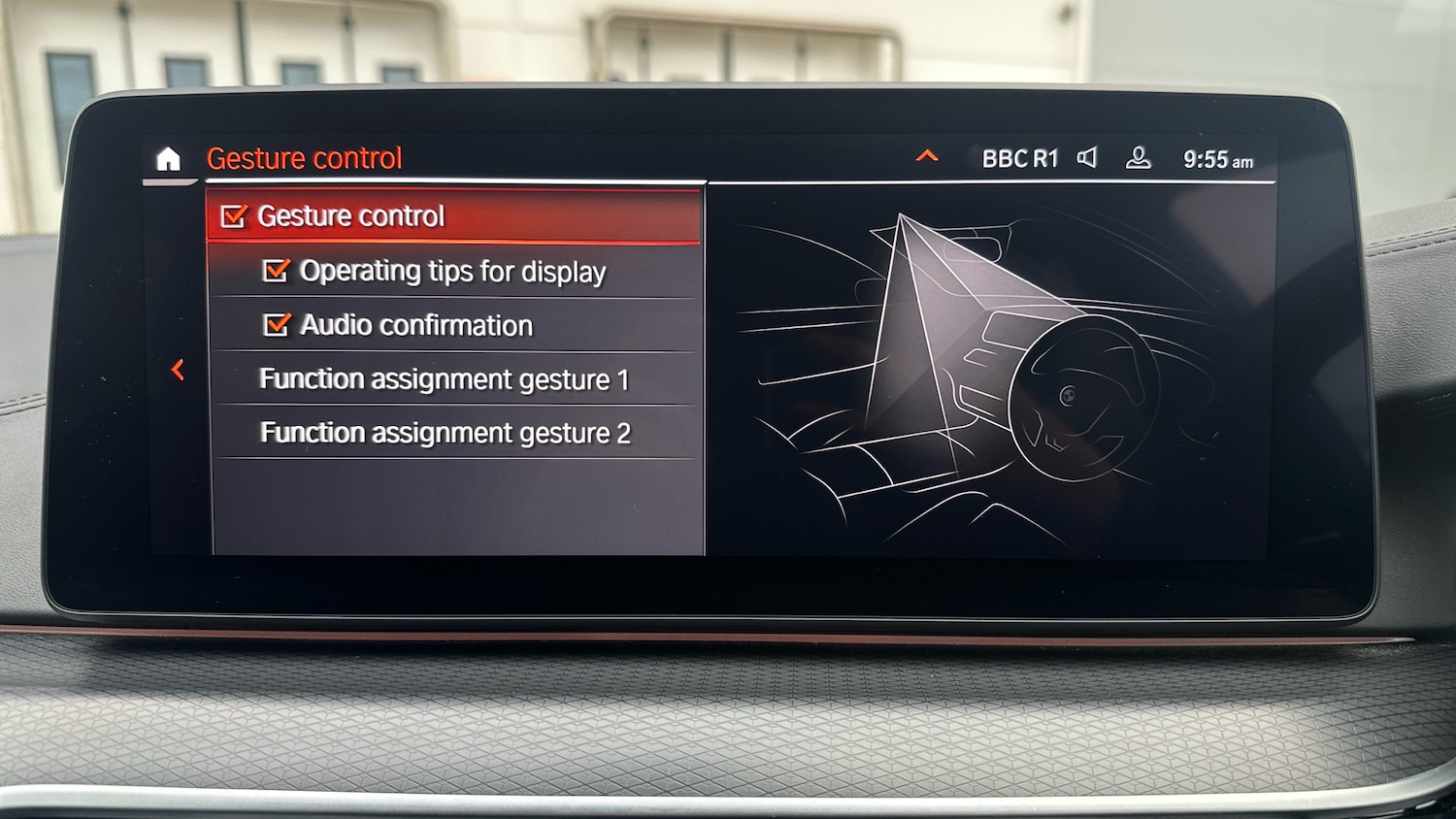
Task: Uncheck Audio confirmation option
Action: tap(277, 325)
